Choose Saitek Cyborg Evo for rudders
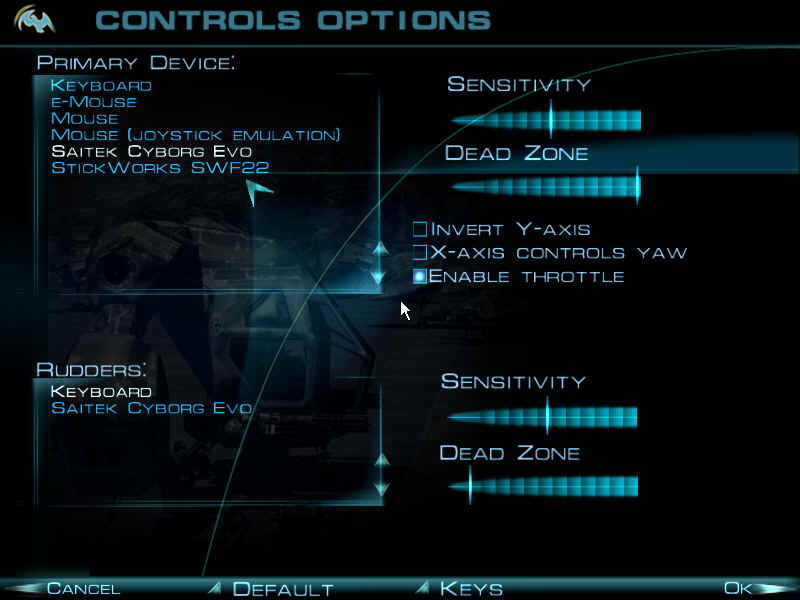Screen dimensions: 800x600 tap(151, 408)
